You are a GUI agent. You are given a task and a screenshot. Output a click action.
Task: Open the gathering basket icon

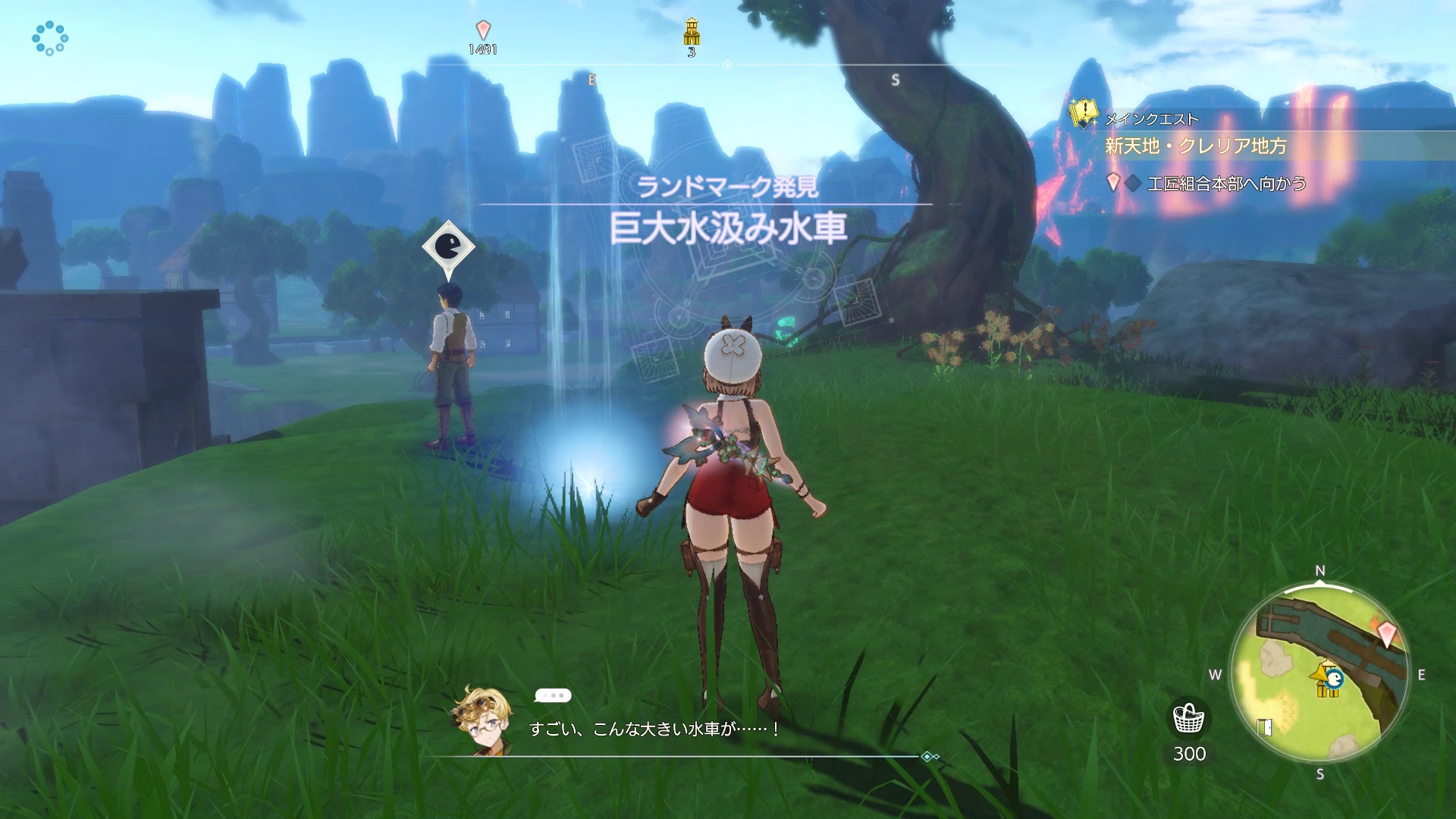(x=1188, y=719)
